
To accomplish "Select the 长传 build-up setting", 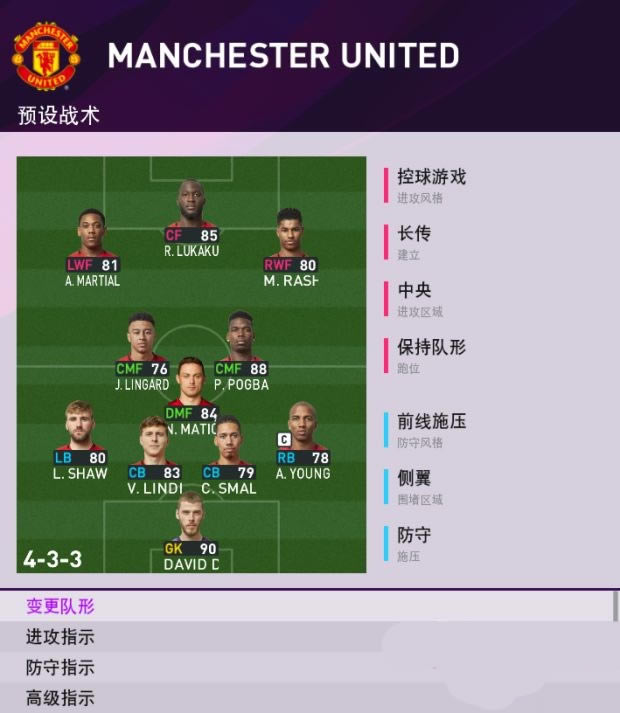I will point(414,241).
